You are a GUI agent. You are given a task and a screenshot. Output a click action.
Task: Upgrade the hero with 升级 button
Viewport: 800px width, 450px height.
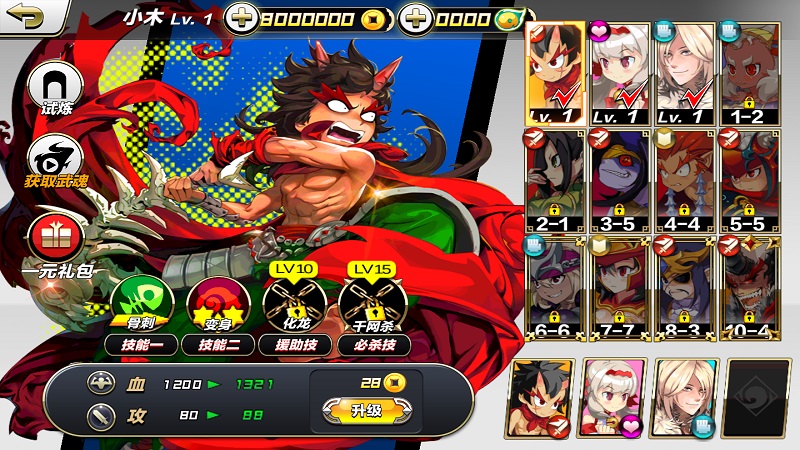click(365, 410)
